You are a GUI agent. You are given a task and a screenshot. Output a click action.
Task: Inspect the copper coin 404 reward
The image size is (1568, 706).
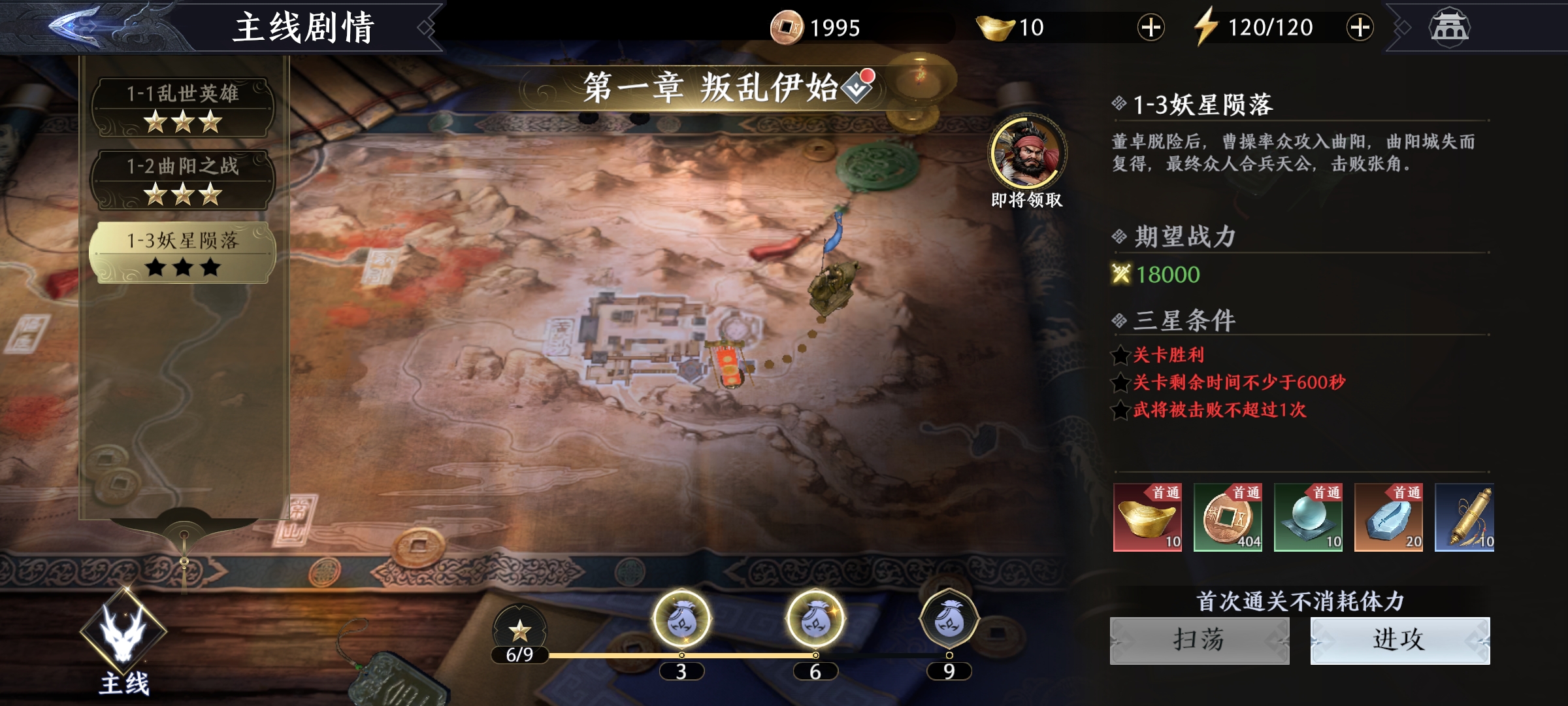pyautogui.click(x=1228, y=518)
